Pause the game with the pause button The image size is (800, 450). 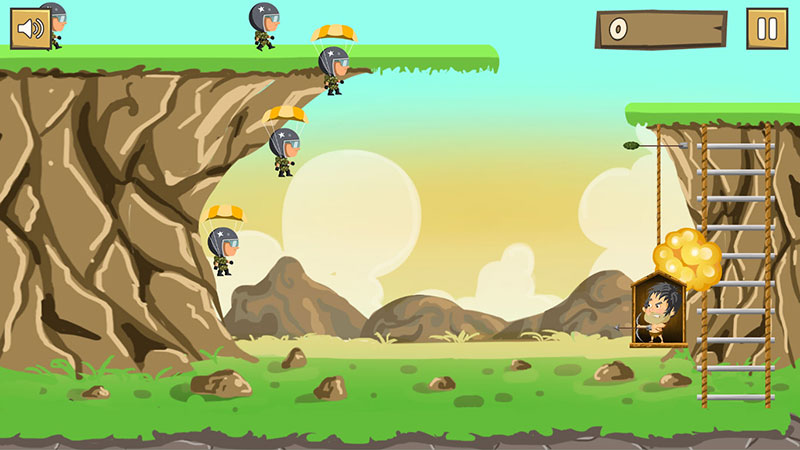point(767,29)
